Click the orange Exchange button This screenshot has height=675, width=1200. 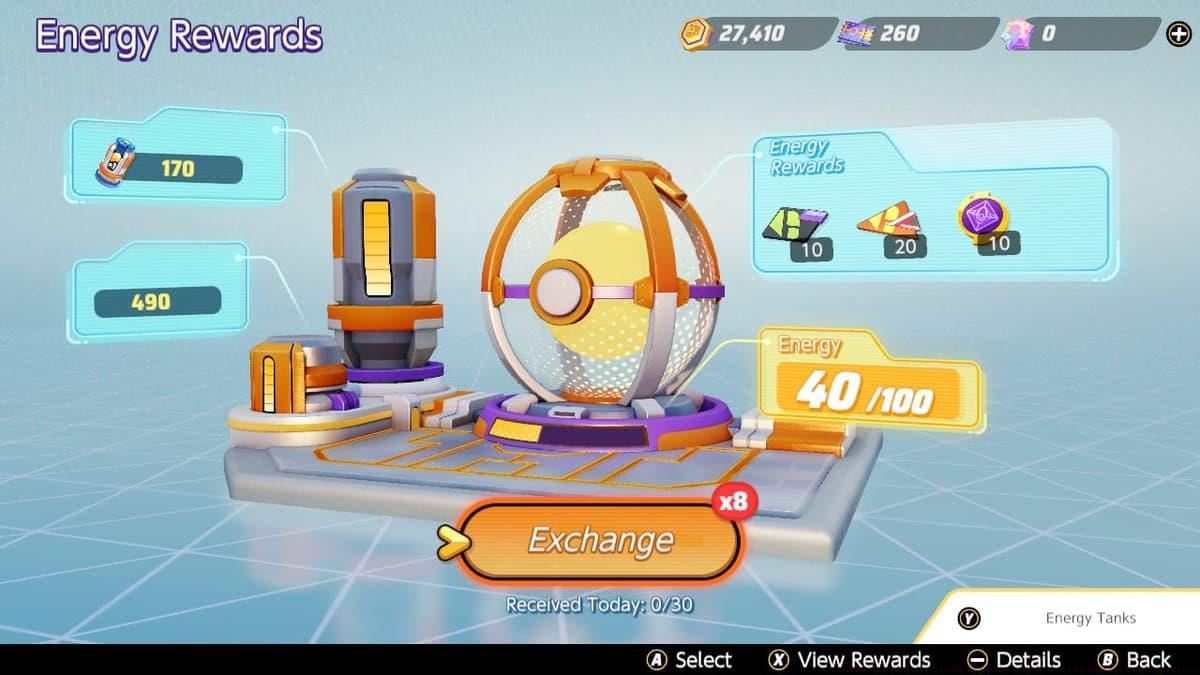pos(600,541)
